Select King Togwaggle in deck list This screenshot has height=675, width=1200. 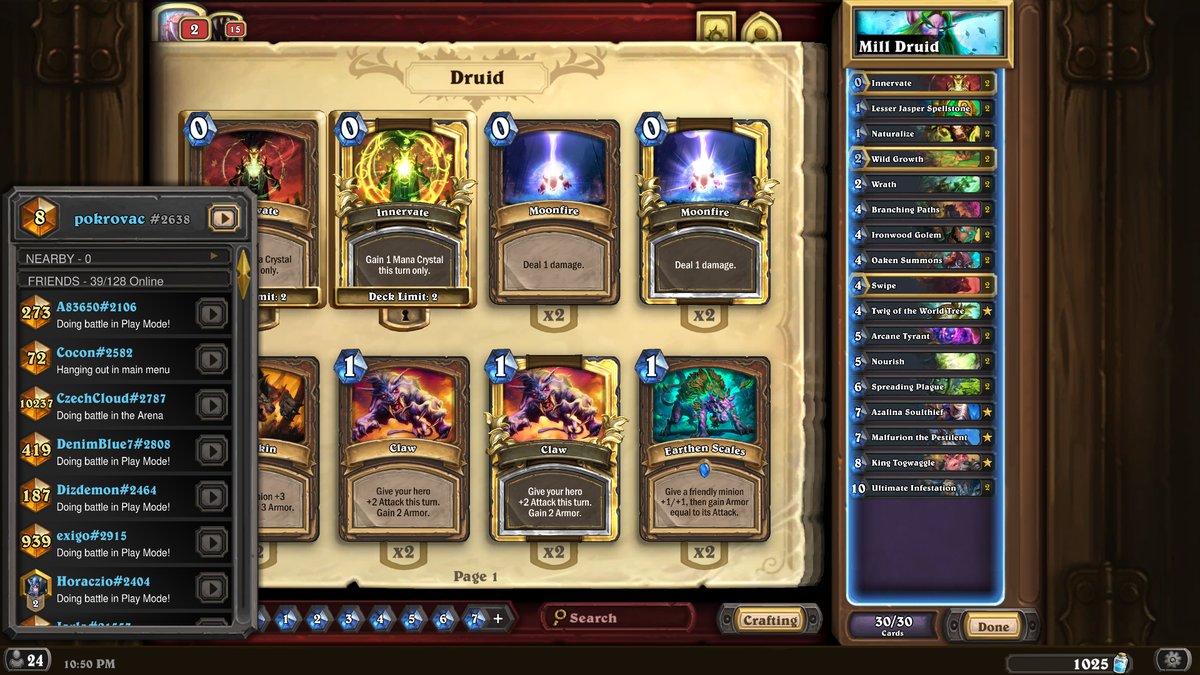click(922, 462)
